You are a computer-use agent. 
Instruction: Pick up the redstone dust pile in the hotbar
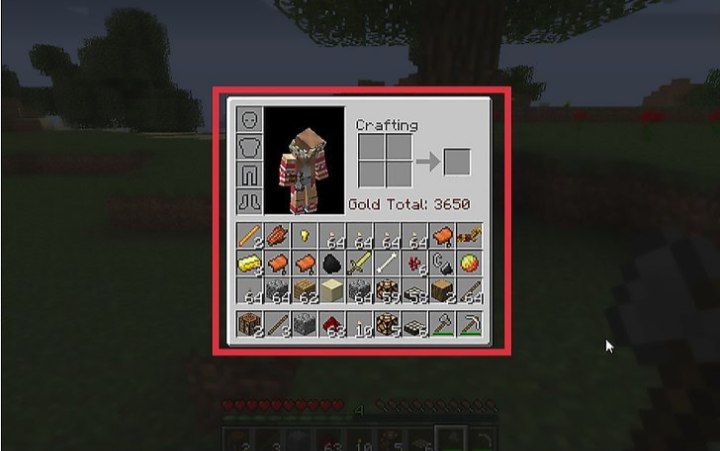[x=331, y=325]
